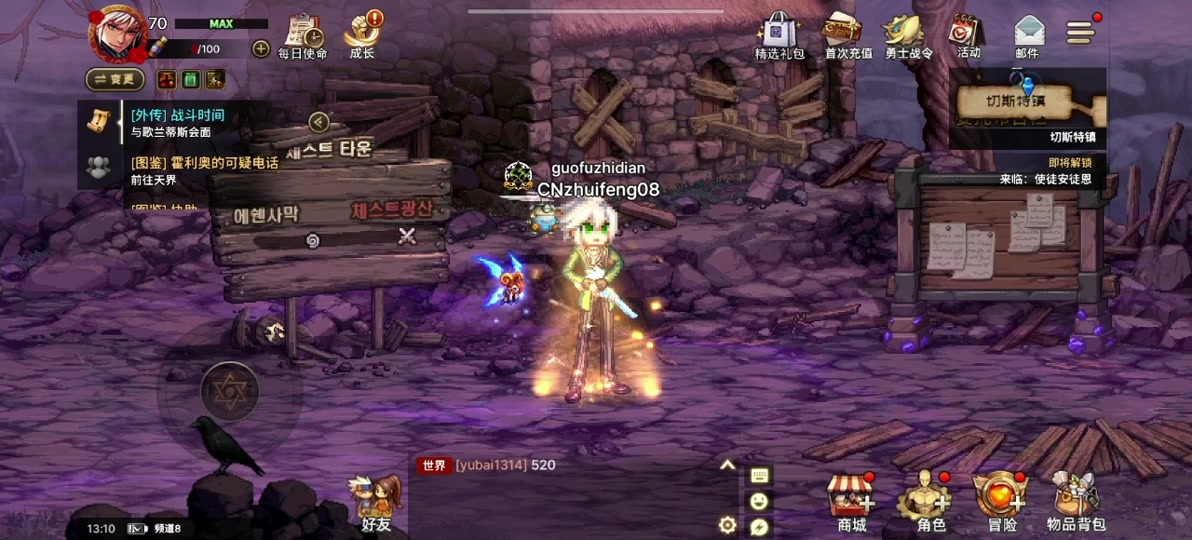
Task: Open 每日使命 daily missions
Action: pyautogui.click(x=302, y=36)
